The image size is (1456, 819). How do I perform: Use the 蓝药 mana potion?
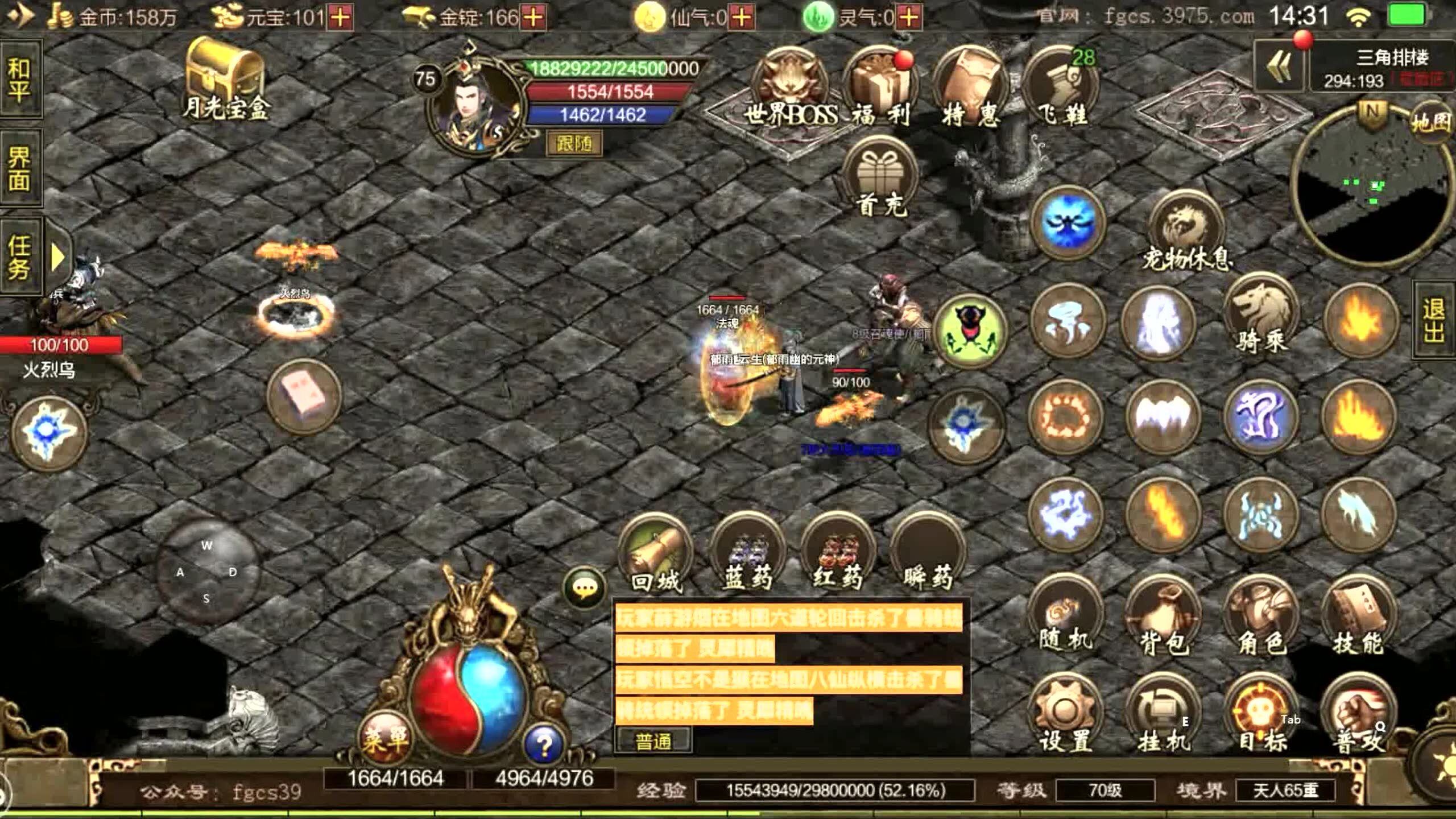click(747, 553)
